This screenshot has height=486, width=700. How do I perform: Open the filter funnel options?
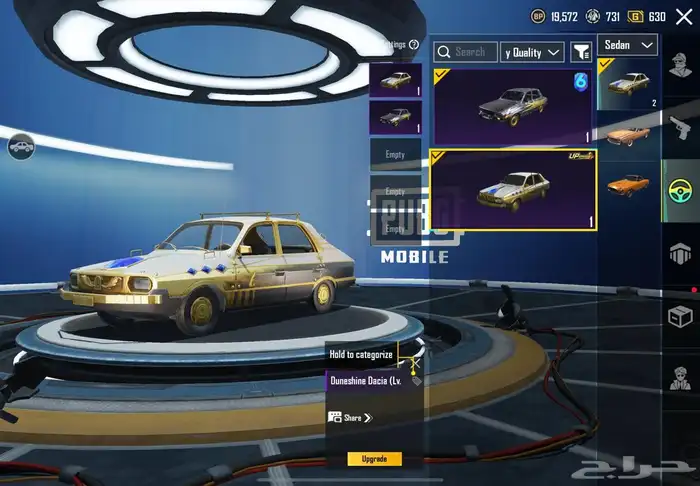click(x=581, y=51)
